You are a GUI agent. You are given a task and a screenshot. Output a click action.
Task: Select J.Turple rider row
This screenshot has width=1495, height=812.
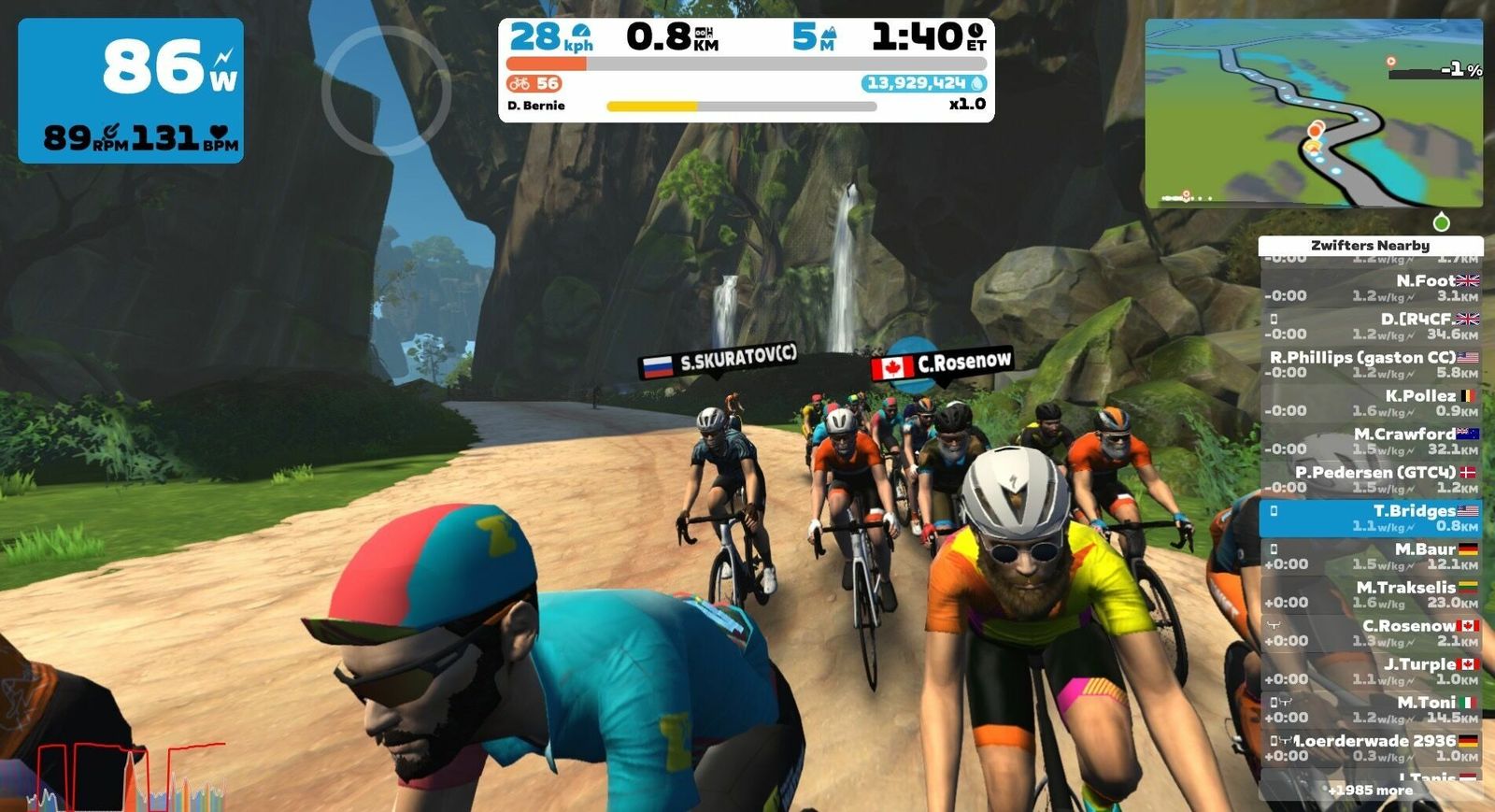tap(1370, 671)
